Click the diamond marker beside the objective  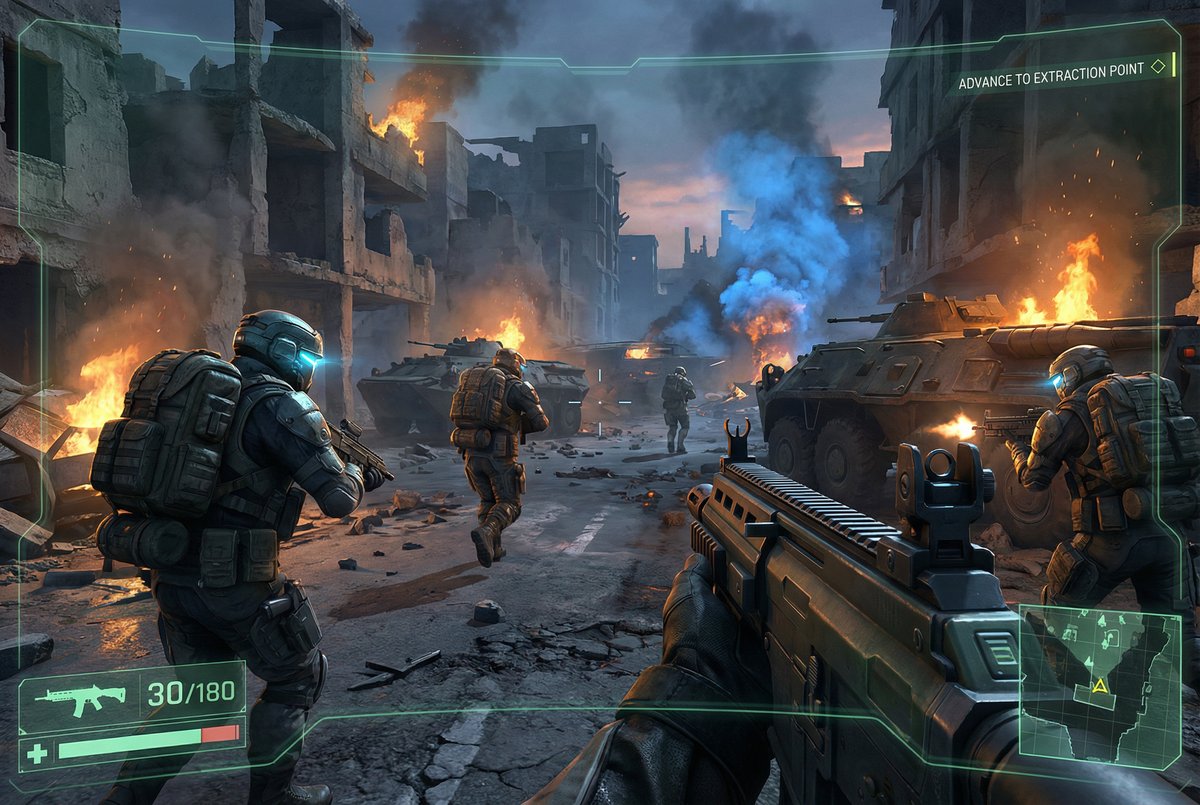[x=1158, y=67]
